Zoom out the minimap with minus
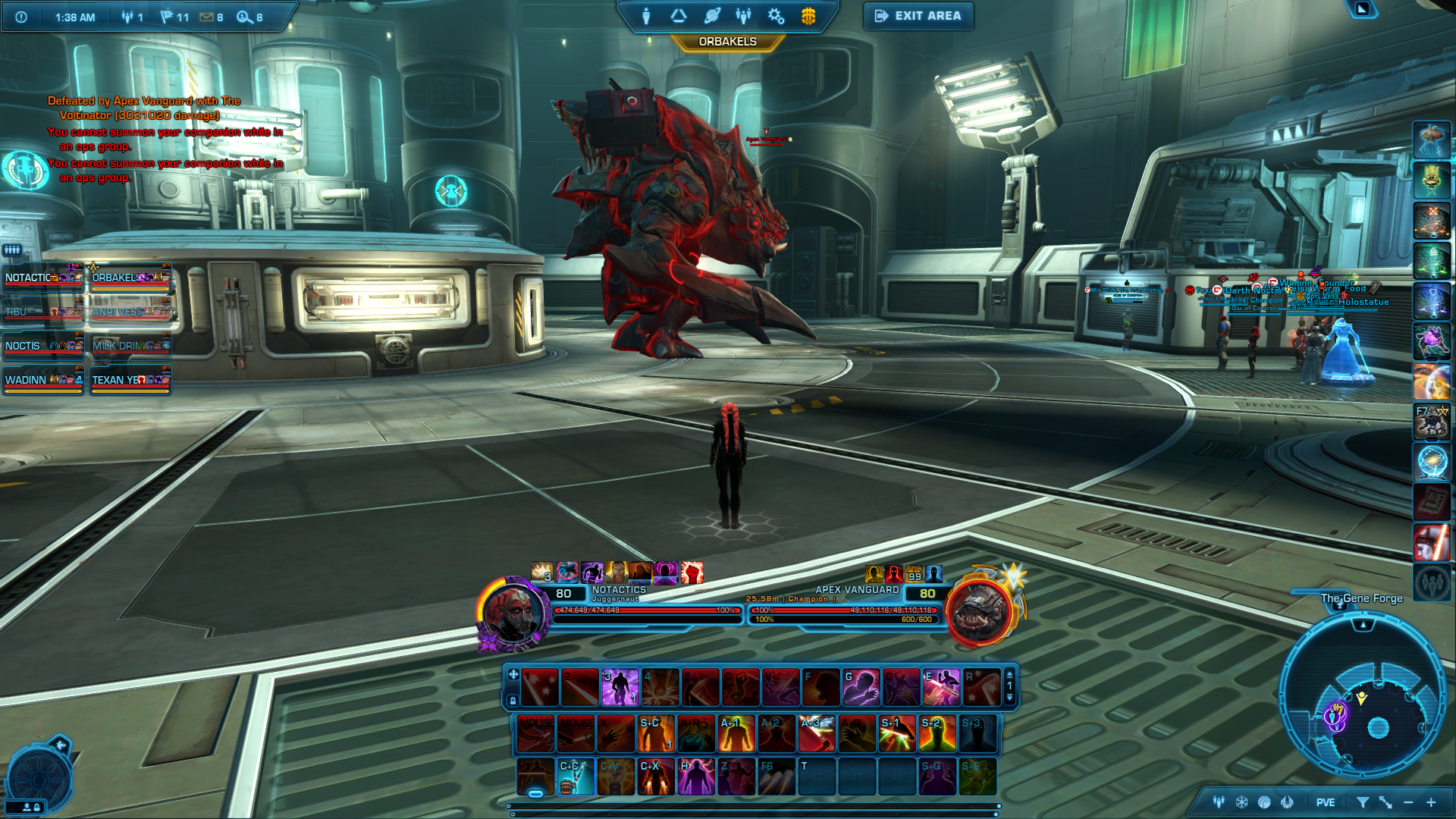This screenshot has width=1456, height=819. tap(1408, 802)
